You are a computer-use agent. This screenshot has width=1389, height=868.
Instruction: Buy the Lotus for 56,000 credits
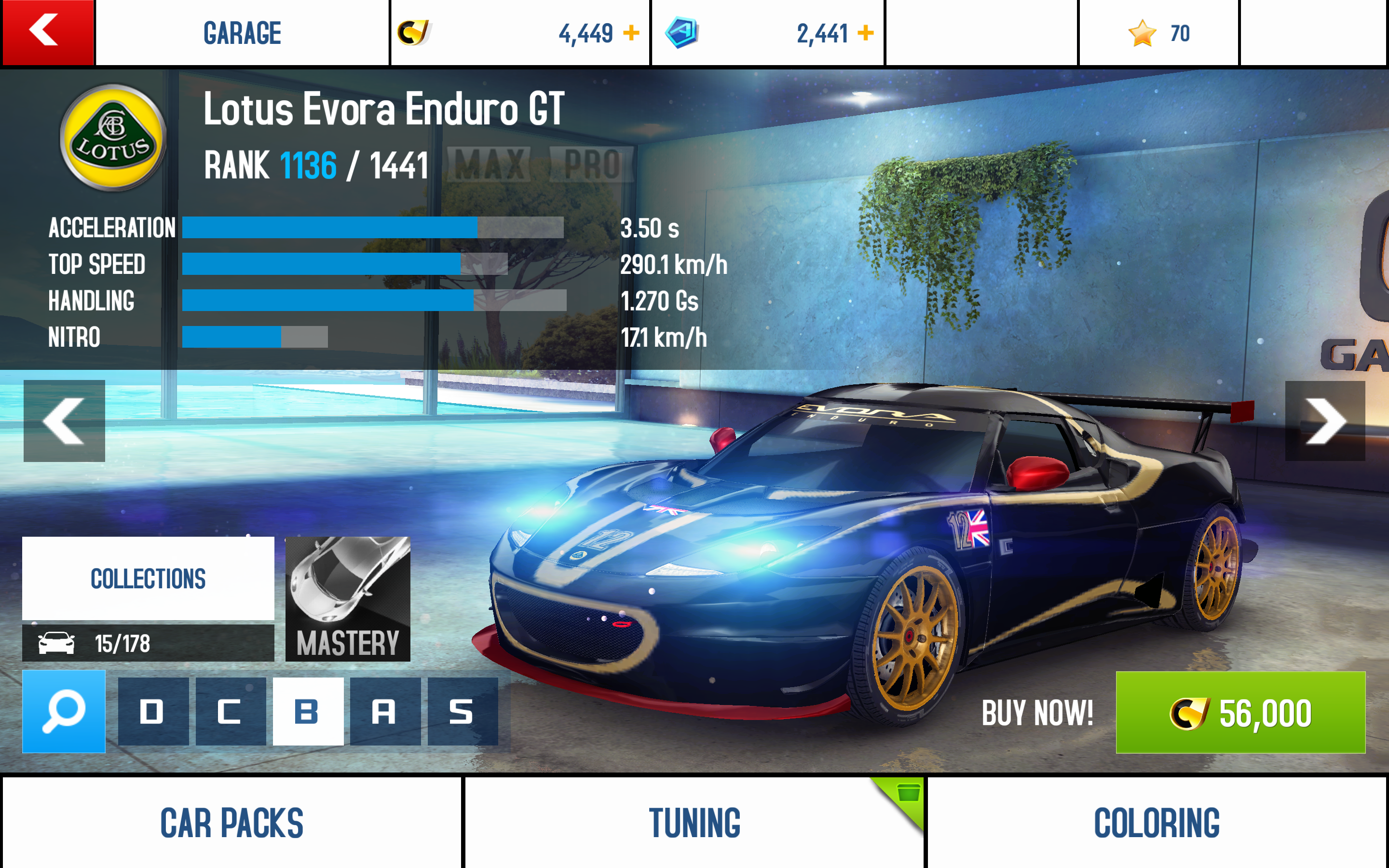coord(1240,712)
